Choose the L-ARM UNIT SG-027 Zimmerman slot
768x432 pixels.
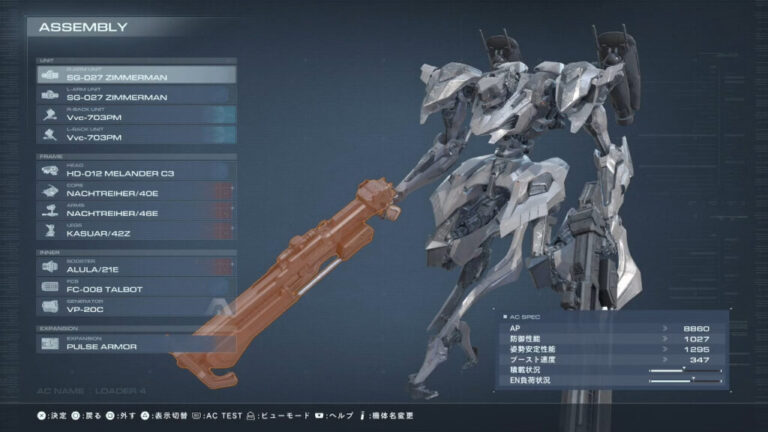click(x=136, y=95)
